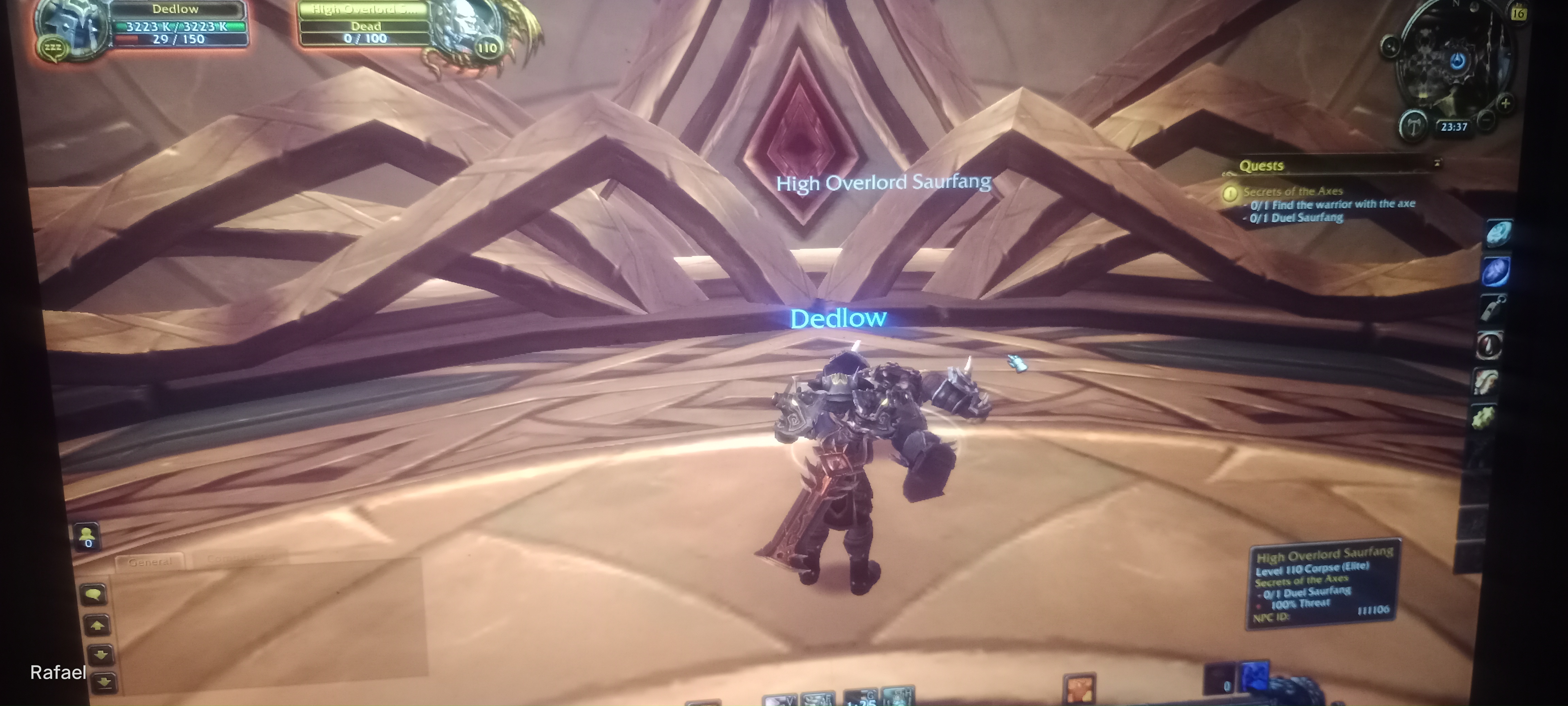The height and width of the screenshot is (706, 1568).
Task: Click the chat up arrow button
Action: tap(97, 624)
